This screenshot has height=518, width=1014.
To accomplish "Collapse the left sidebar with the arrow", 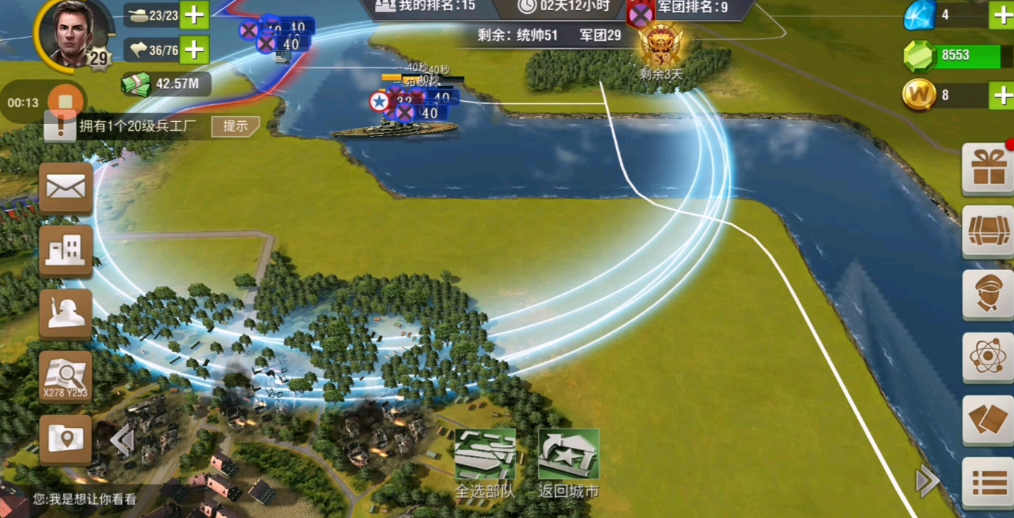I will point(122,440).
